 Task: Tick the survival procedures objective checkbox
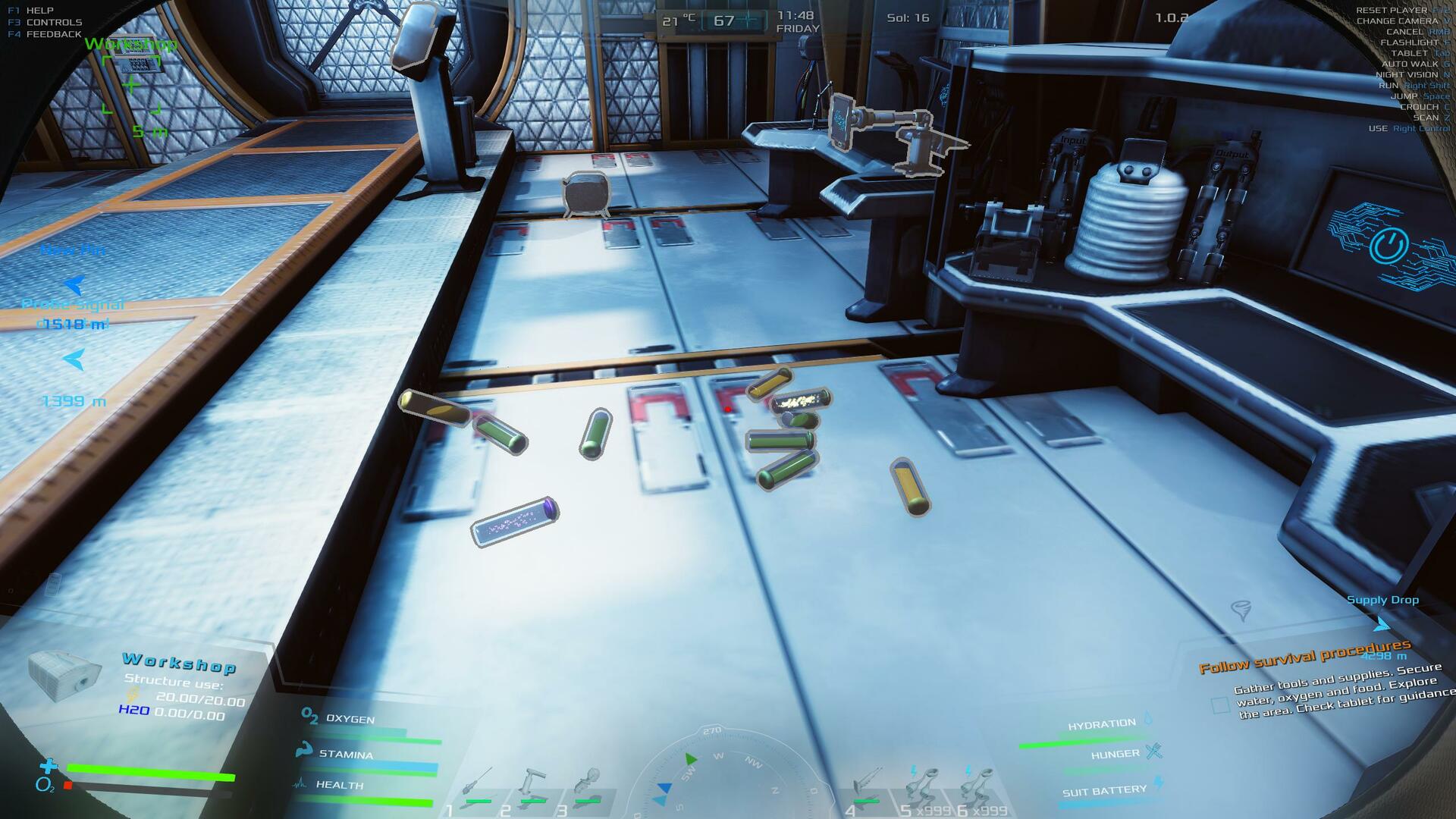coord(1220,706)
